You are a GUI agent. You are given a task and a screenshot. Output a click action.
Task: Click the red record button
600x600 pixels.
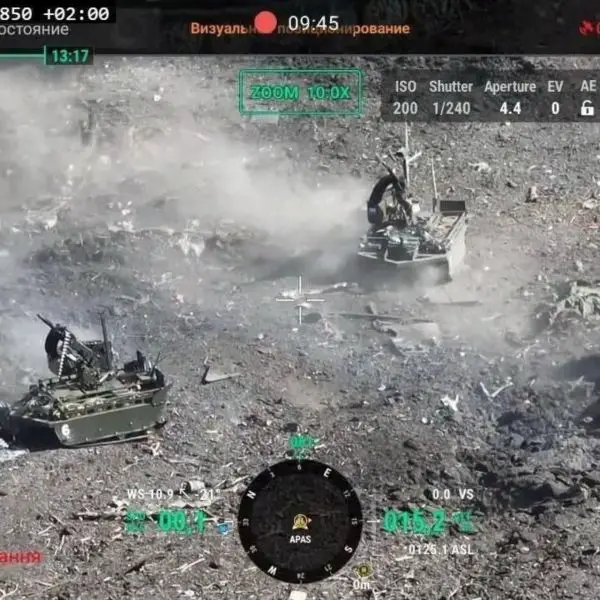coord(265,22)
